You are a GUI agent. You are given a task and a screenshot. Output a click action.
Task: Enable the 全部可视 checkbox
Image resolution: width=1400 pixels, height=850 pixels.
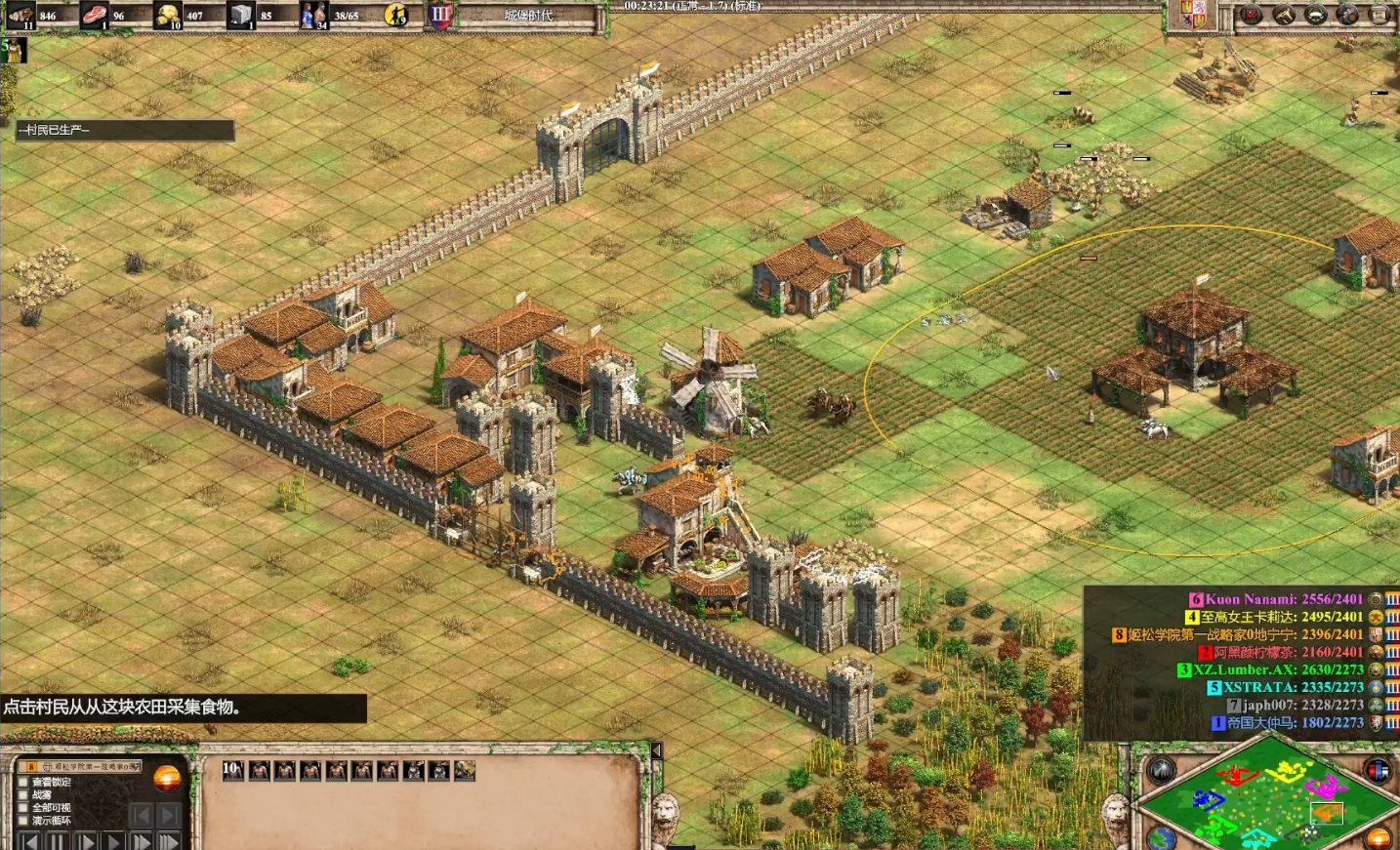tap(23, 808)
